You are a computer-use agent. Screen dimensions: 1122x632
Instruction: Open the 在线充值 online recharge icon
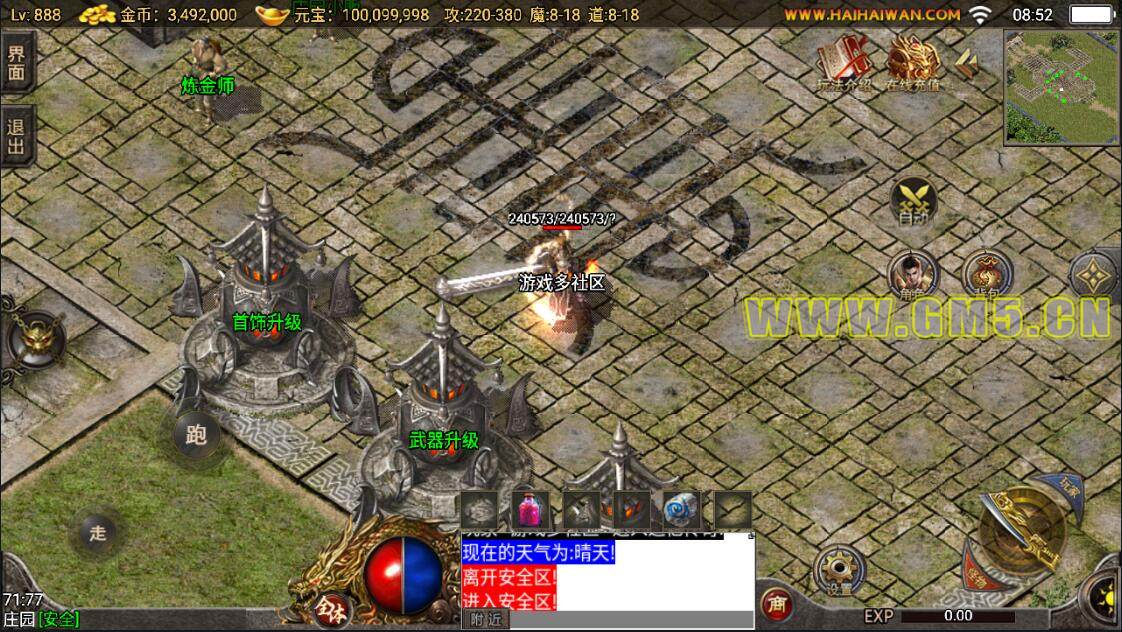(x=911, y=63)
